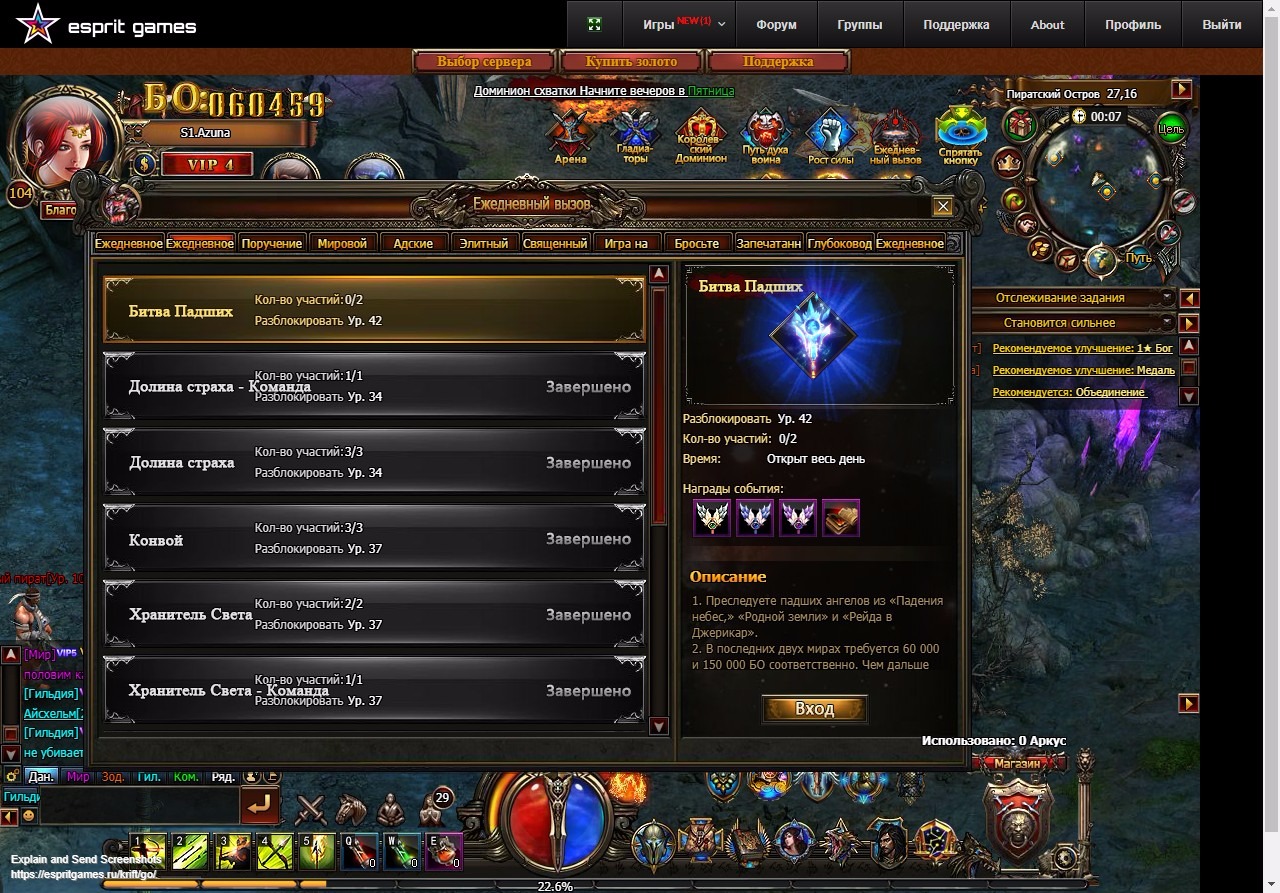Open the Адские tab

413,243
